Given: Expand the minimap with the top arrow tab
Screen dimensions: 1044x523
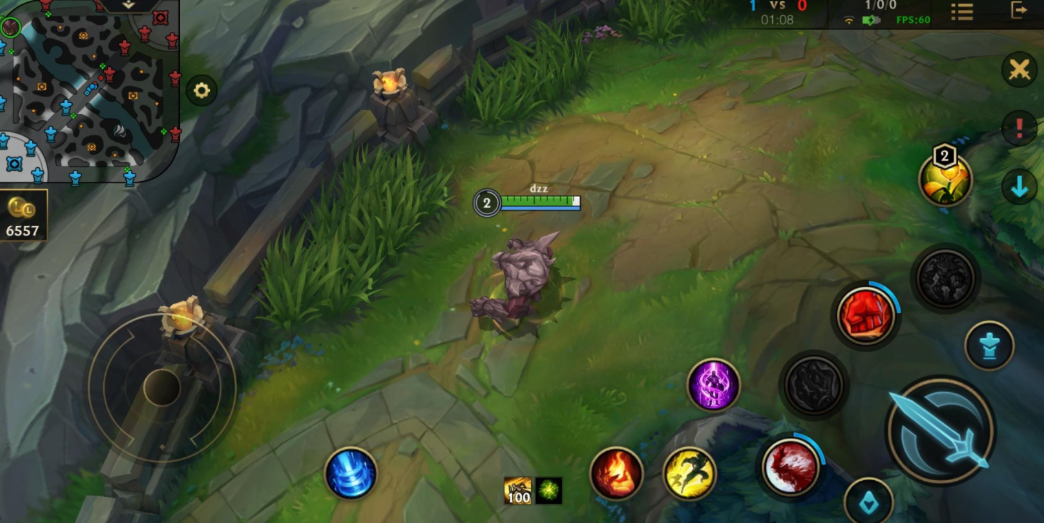Looking at the screenshot, I should (129, 5).
